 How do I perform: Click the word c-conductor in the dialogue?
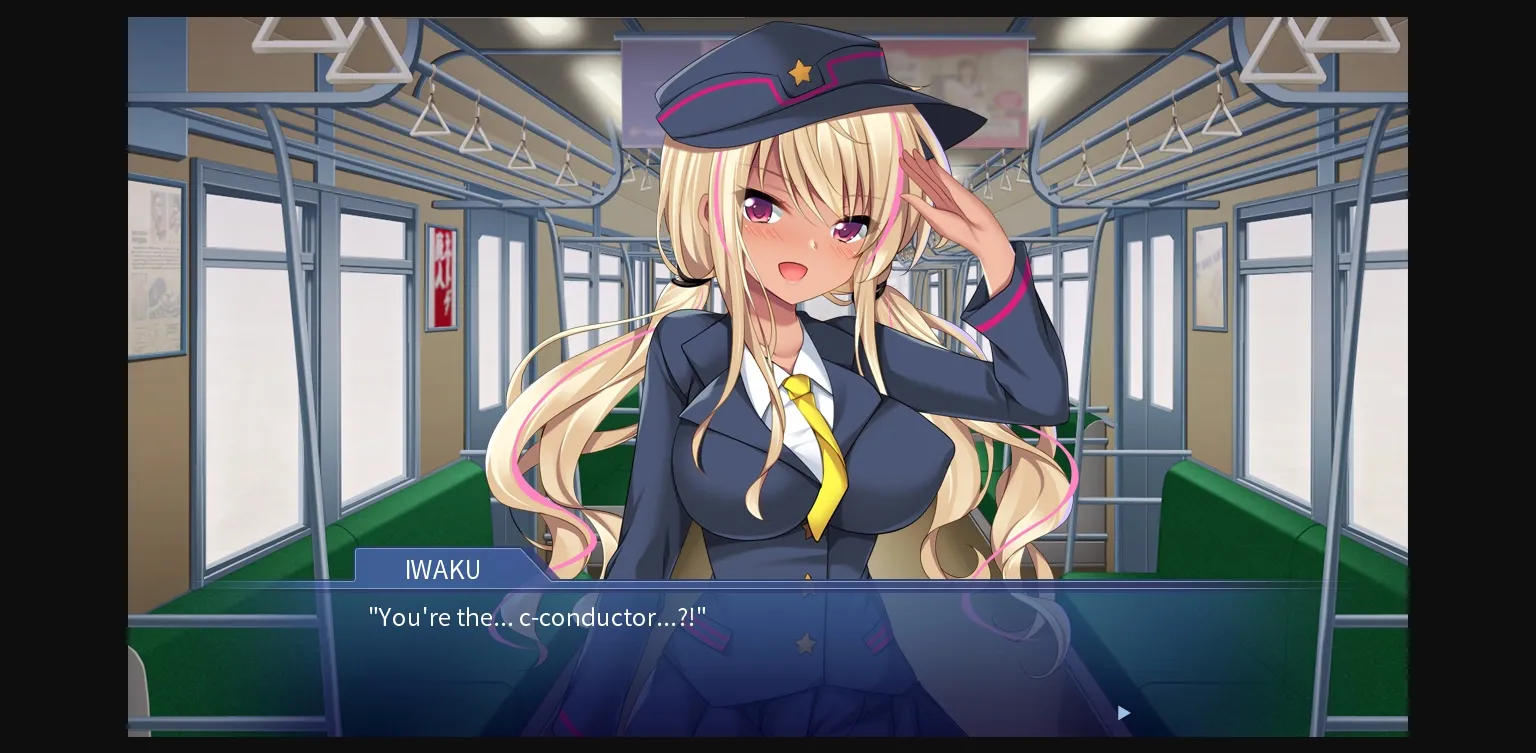click(586, 618)
